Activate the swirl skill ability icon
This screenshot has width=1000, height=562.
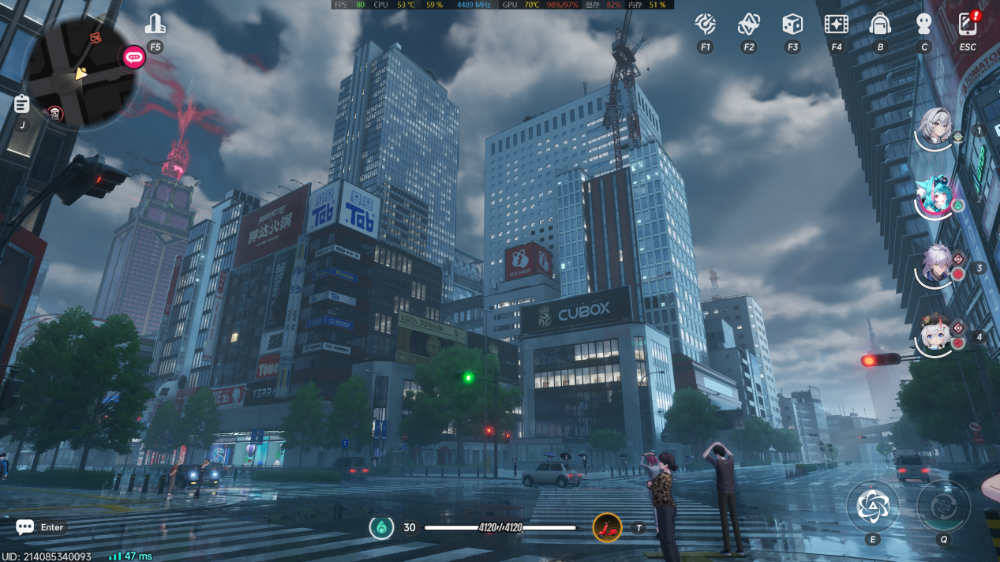click(x=873, y=506)
